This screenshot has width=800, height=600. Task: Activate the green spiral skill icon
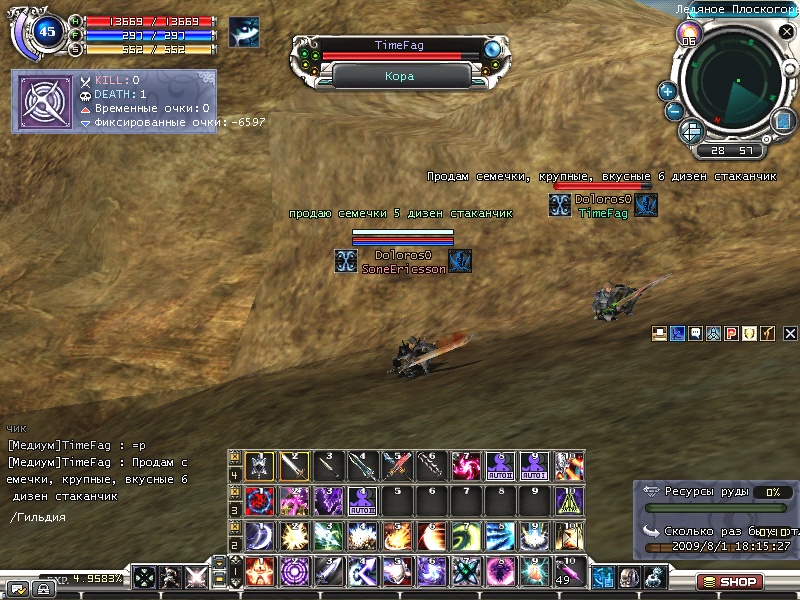465,535
